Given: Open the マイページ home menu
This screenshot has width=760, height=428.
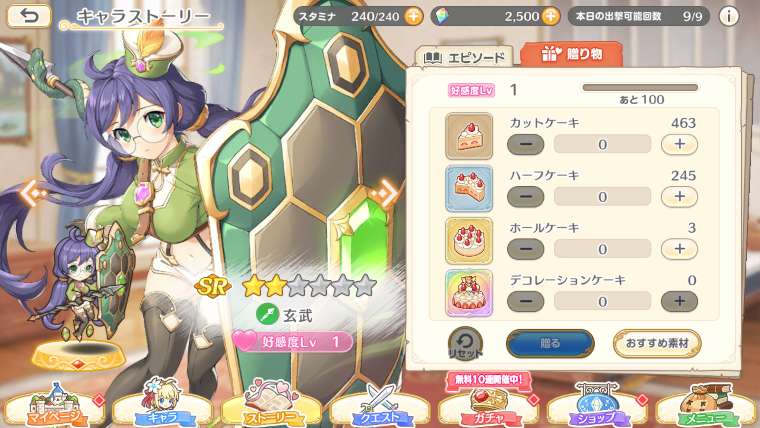Looking at the screenshot, I should (x=50, y=404).
